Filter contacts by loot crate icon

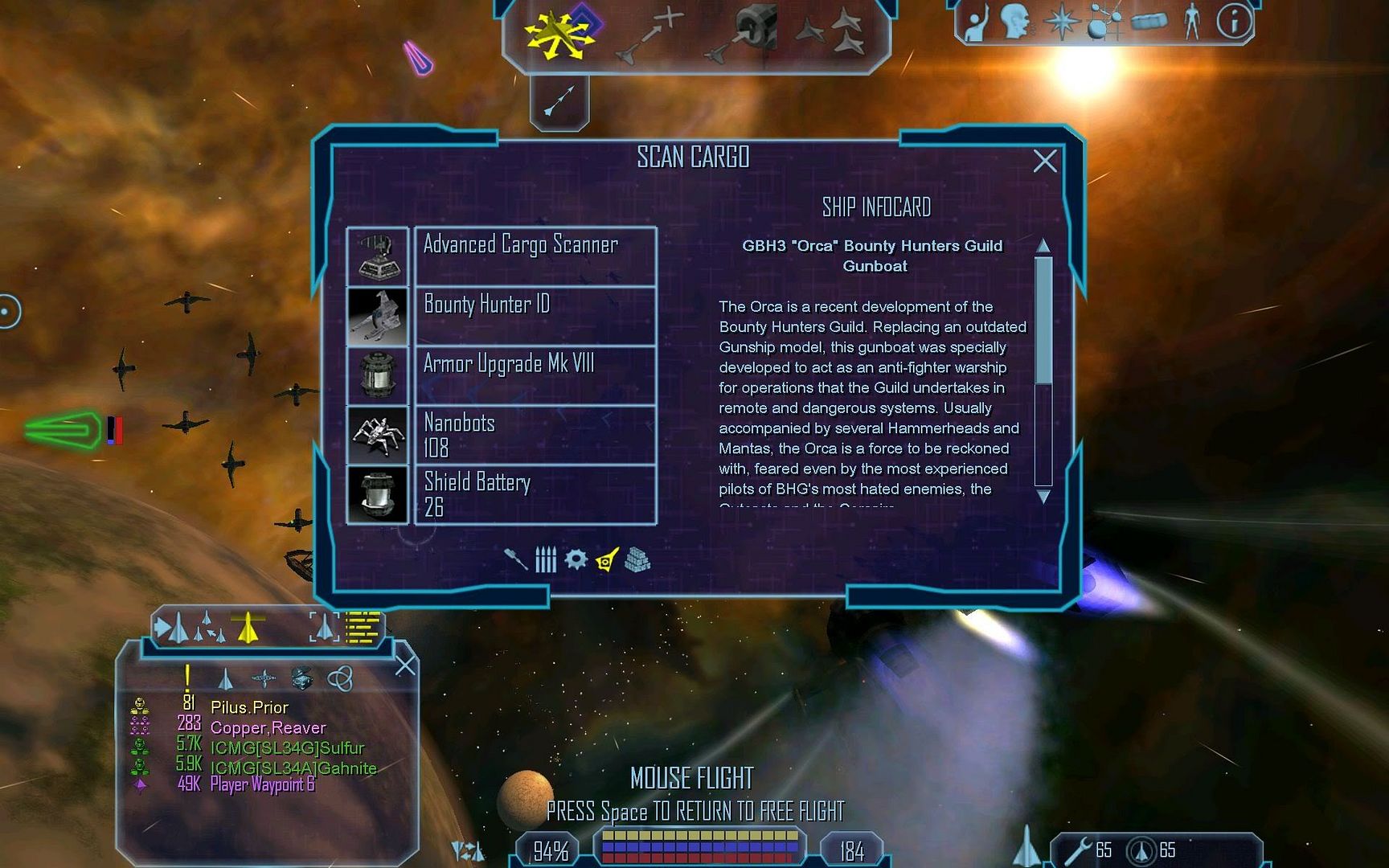pyautogui.click(x=302, y=678)
